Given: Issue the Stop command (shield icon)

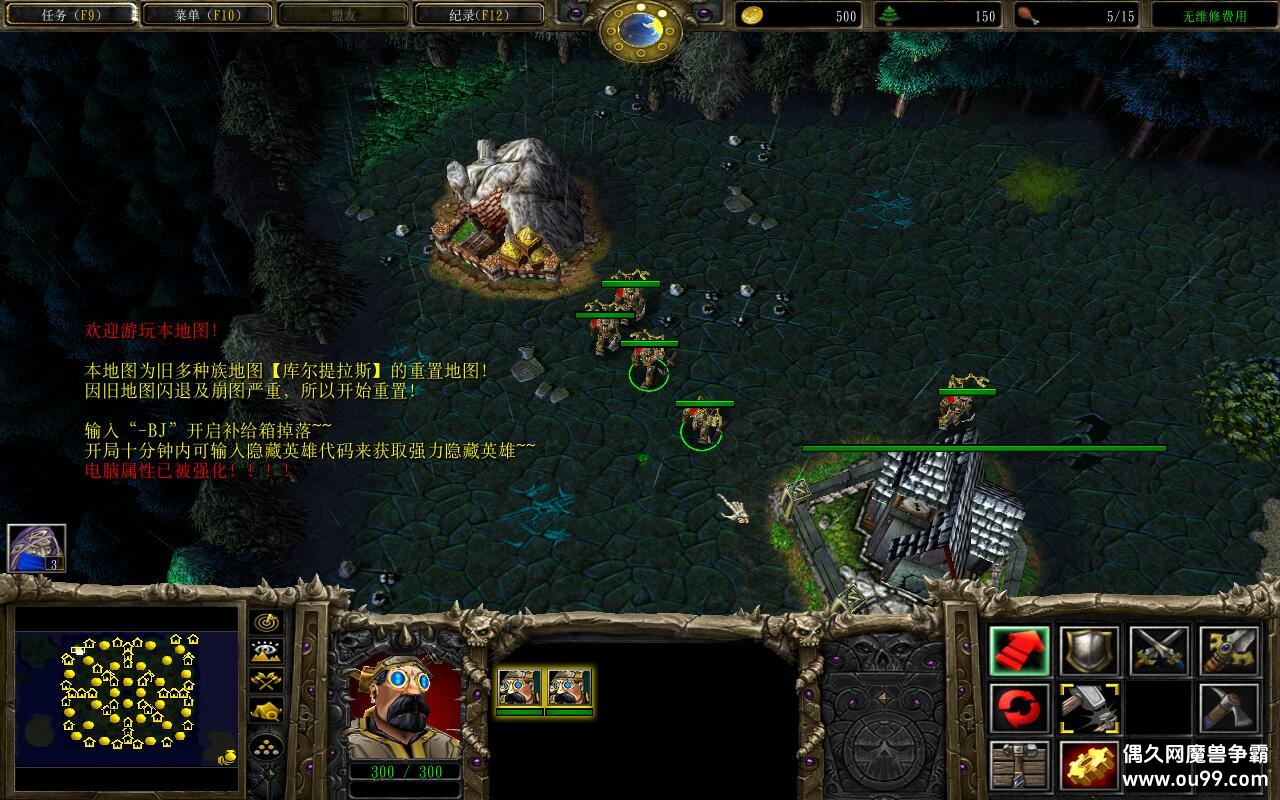Looking at the screenshot, I should click(1090, 651).
